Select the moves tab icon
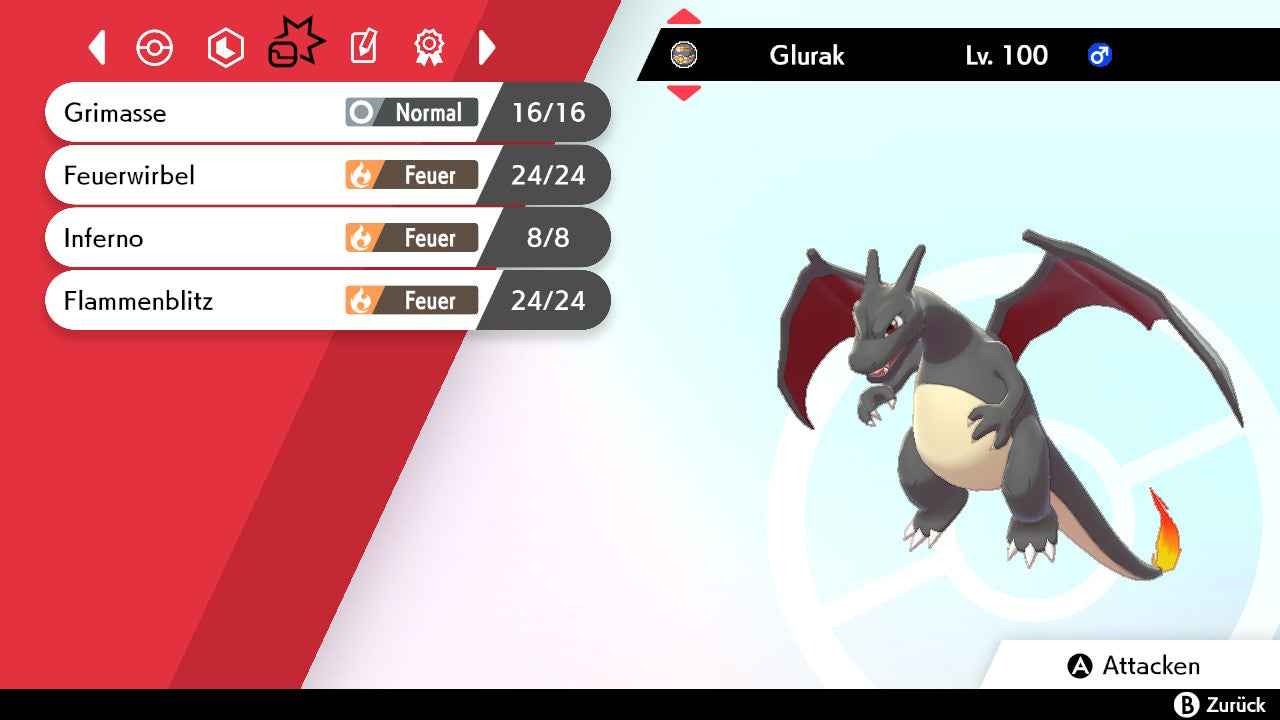This screenshot has width=1280, height=720. point(295,45)
